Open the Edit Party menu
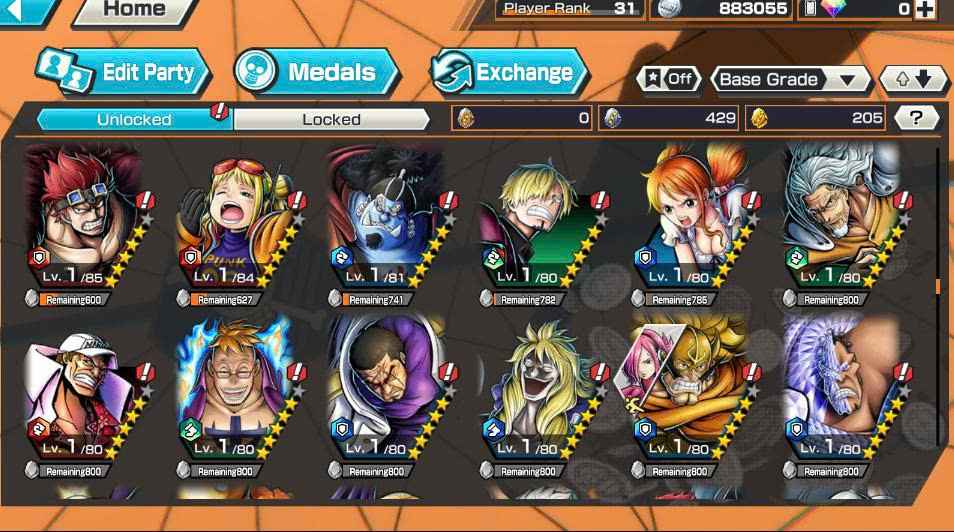 pyautogui.click(x=124, y=72)
